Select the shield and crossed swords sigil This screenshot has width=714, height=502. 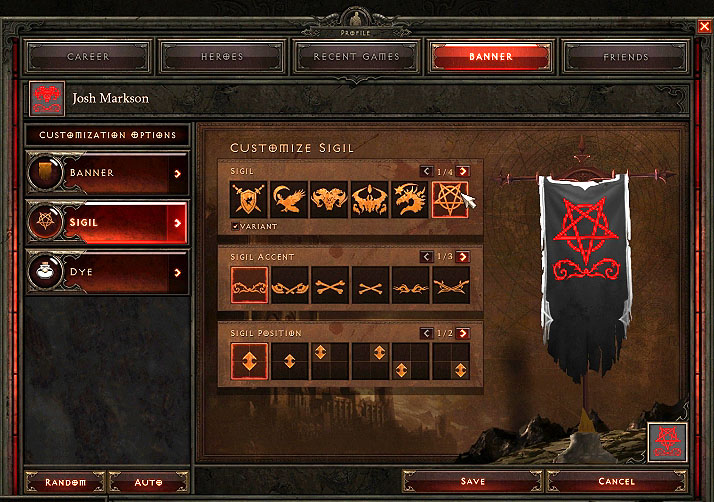(x=249, y=200)
